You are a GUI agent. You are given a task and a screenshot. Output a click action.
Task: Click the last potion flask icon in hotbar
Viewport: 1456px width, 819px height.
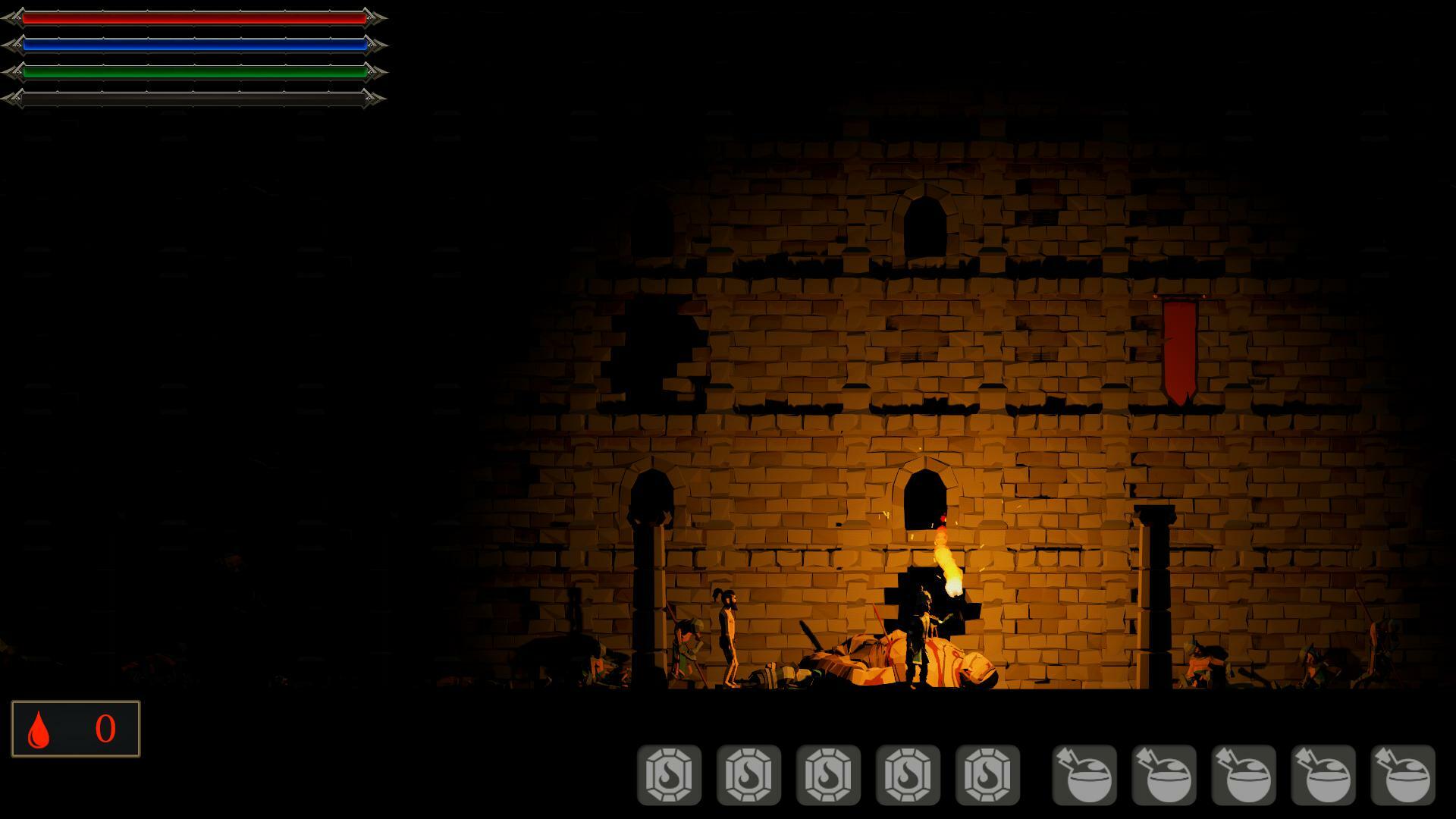[x=1401, y=775]
